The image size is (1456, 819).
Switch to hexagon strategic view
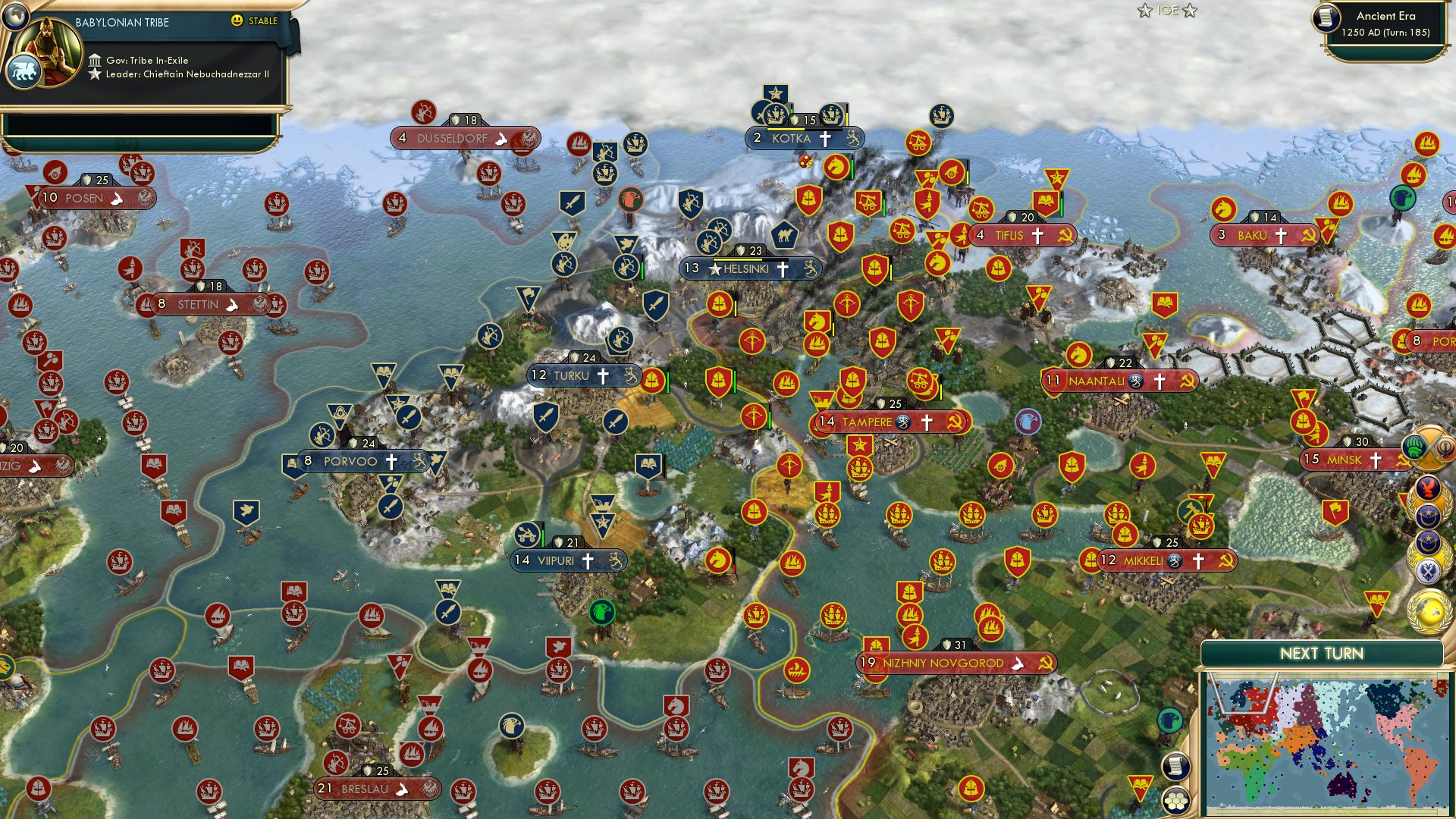coord(1175,801)
